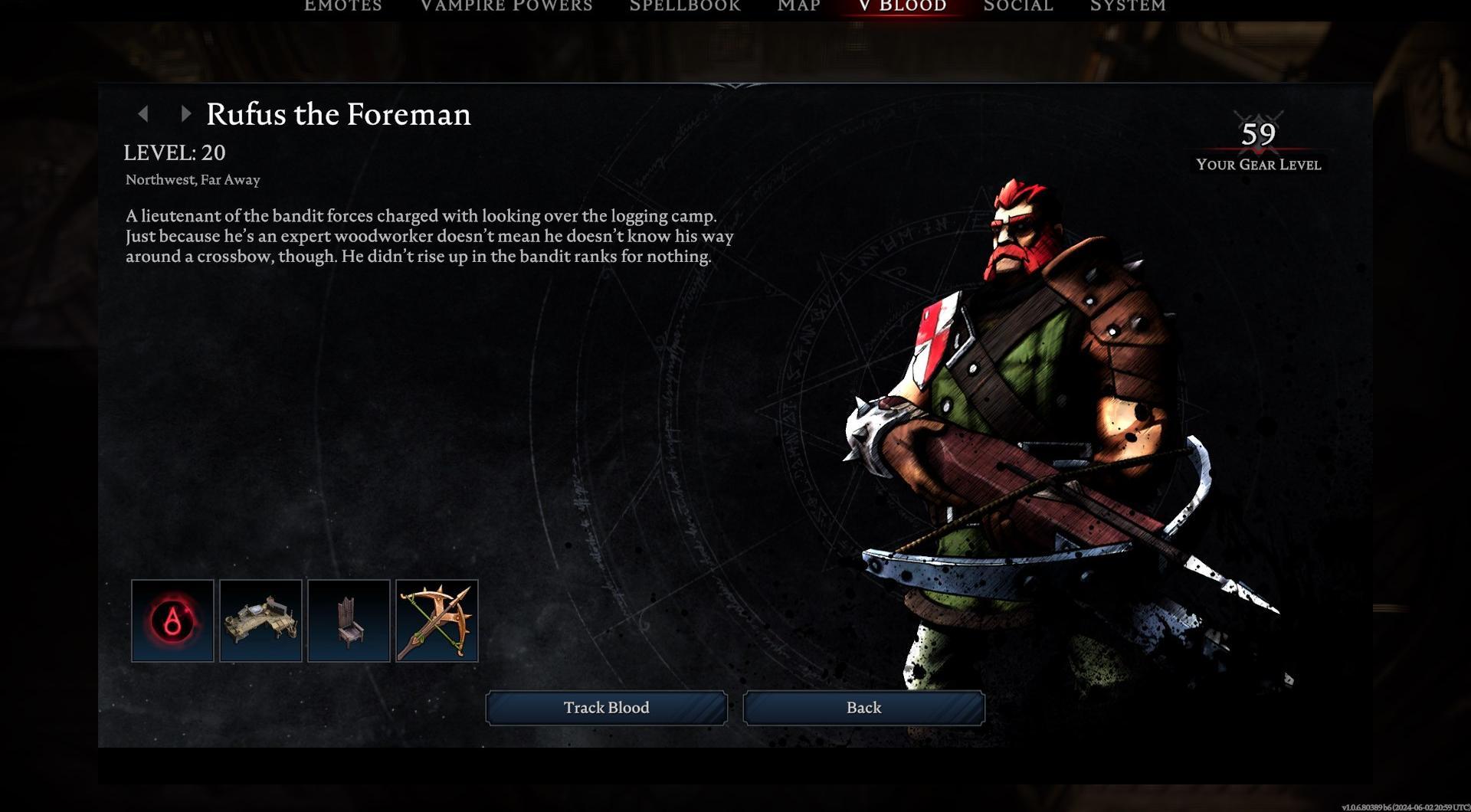The width and height of the screenshot is (1471, 812).
Task: Inspect the crossbow reward icon
Action: pyautogui.click(x=437, y=620)
